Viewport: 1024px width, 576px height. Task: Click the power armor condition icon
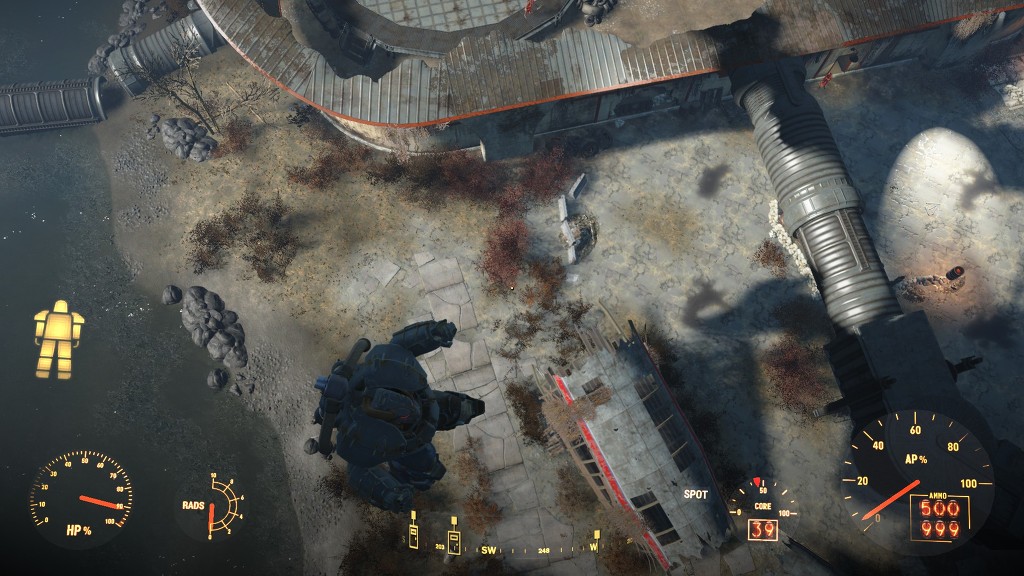58,339
